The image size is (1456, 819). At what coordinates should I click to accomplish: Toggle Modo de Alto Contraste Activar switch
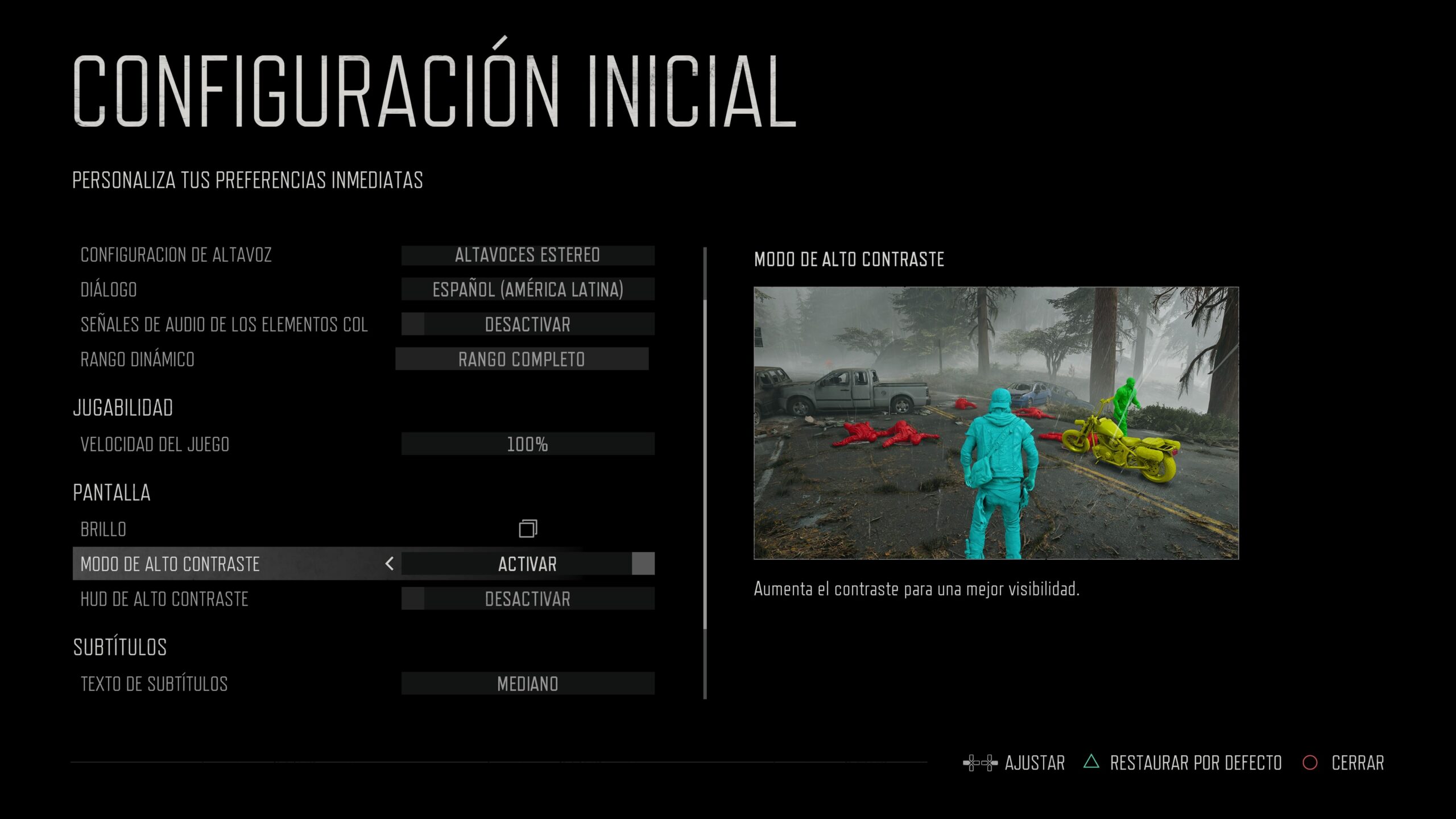[x=527, y=564]
